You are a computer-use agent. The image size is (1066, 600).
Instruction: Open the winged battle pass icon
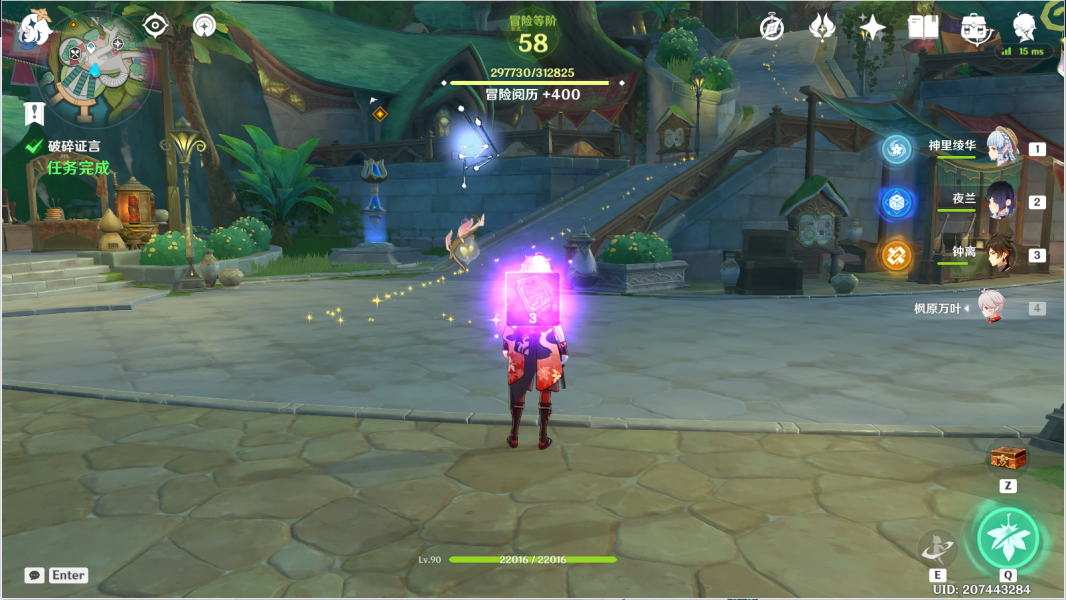point(822,28)
